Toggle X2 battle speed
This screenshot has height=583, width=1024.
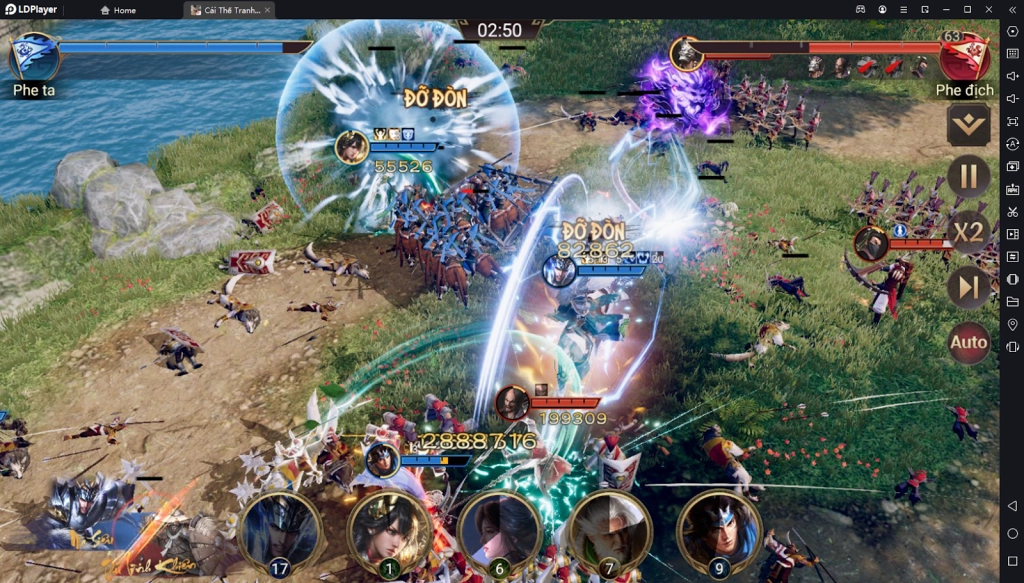968,232
